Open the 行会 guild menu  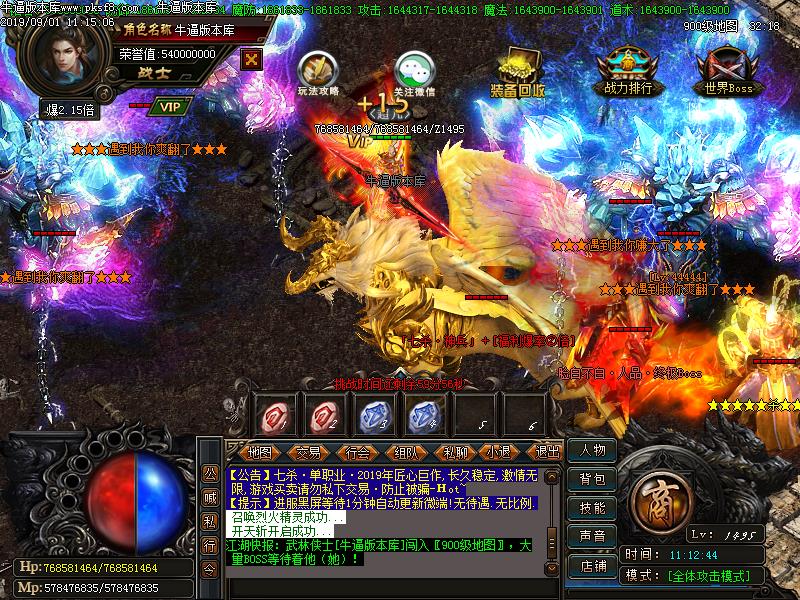tap(357, 452)
